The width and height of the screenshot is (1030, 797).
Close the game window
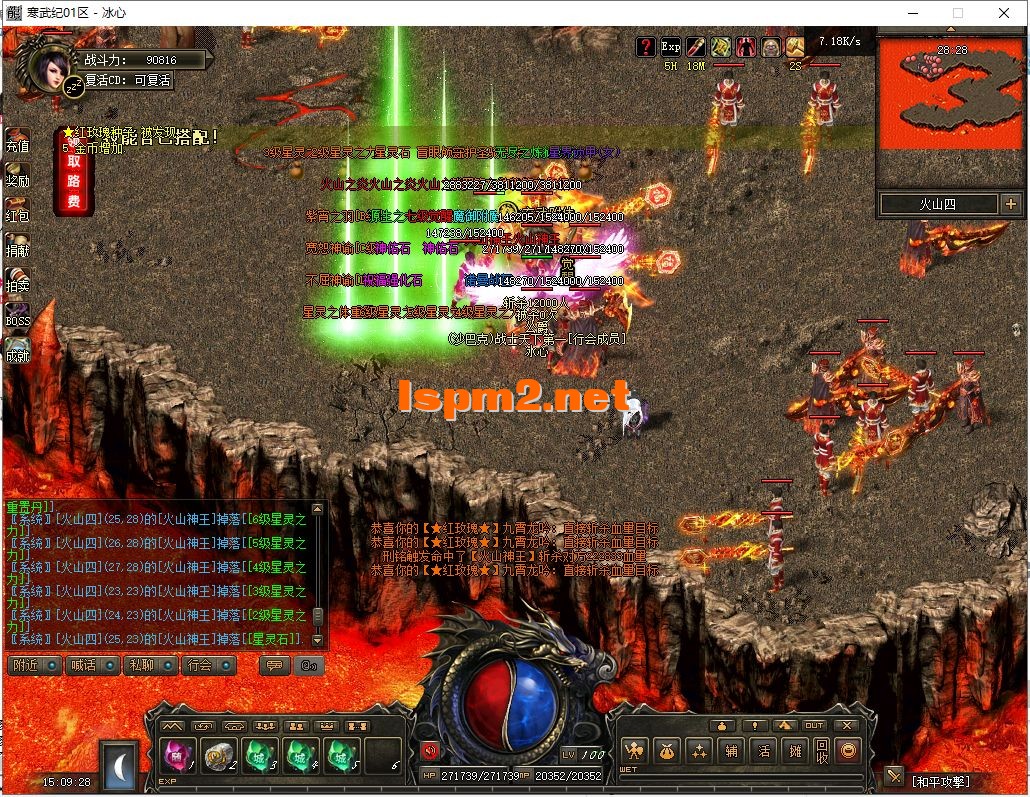1004,13
